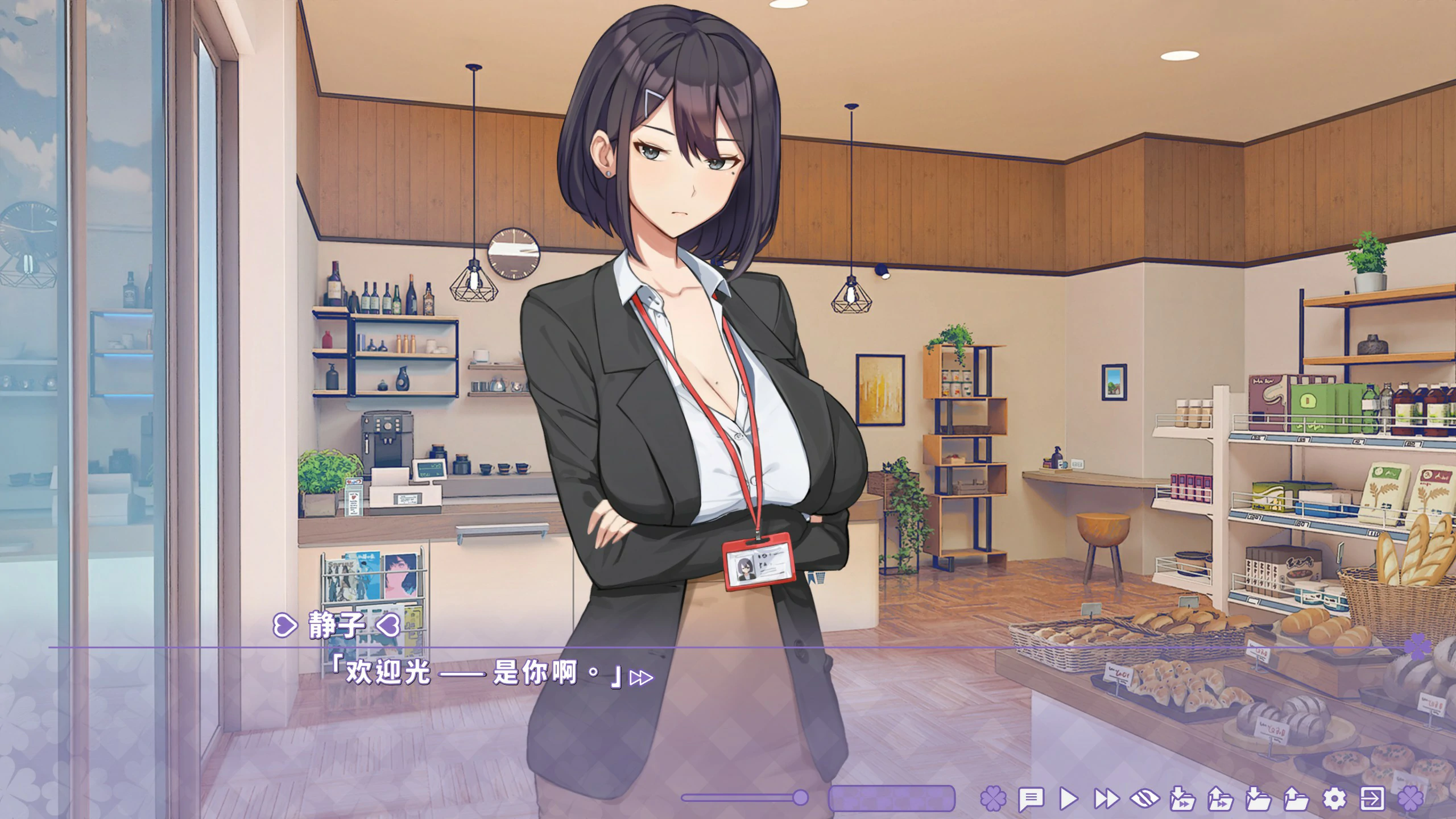Open the dialogue backlog speech bubble
The width and height of the screenshot is (1456, 819).
pos(1031,799)
